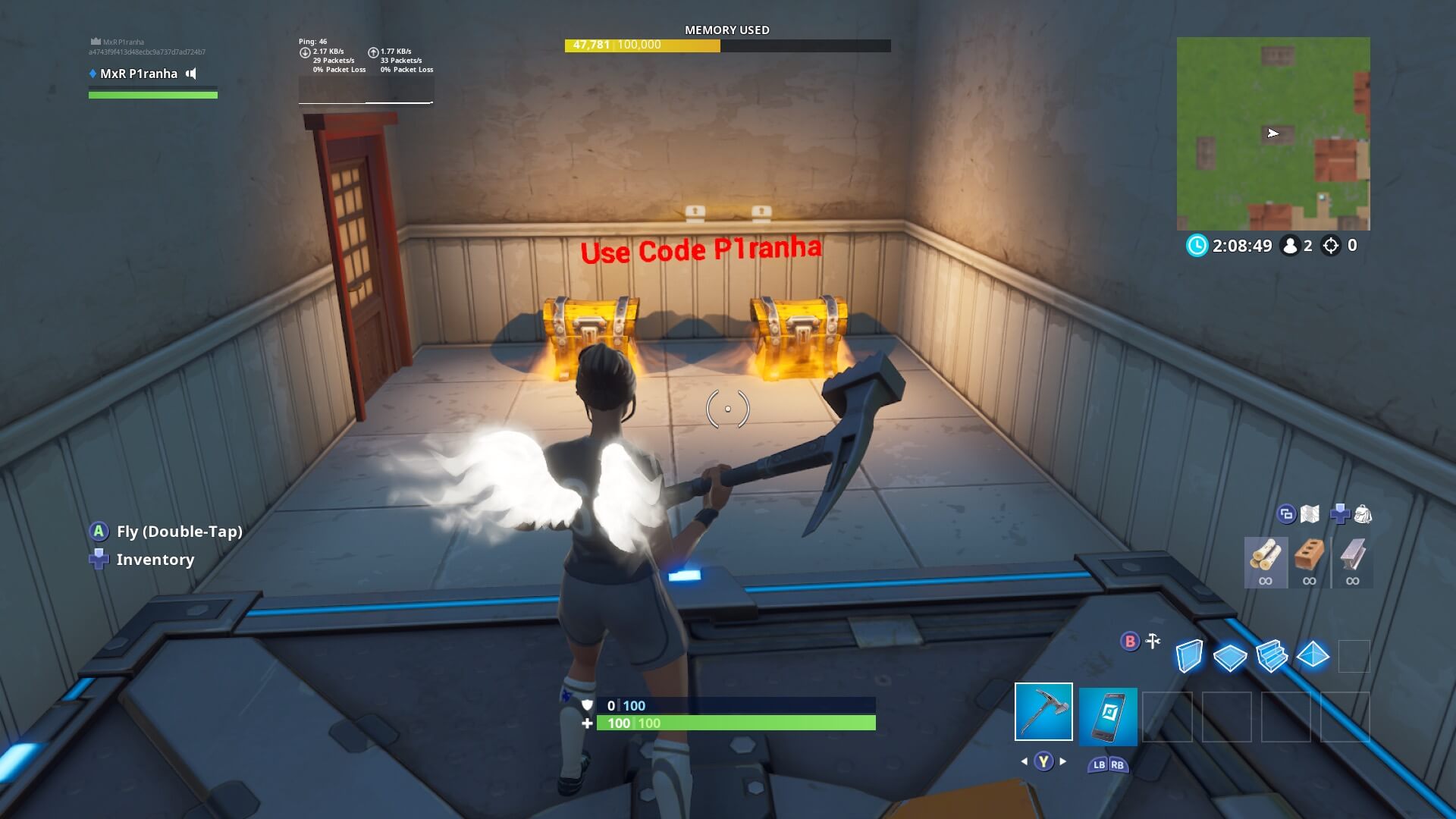
Task: Select the pickaxe hotbar slot
Action: click(x=1043, y=713)
